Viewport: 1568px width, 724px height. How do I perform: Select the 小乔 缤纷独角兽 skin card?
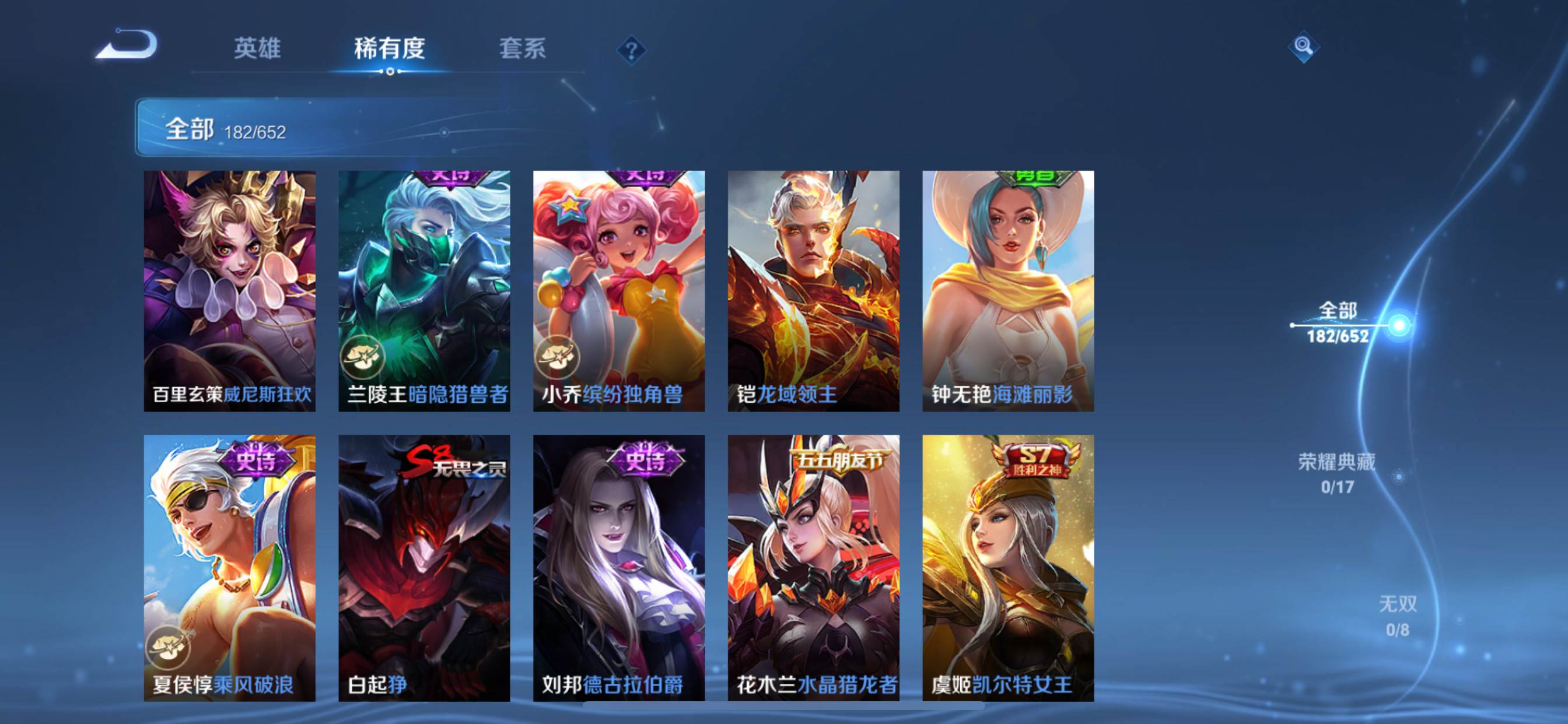(x=619, y=291)
